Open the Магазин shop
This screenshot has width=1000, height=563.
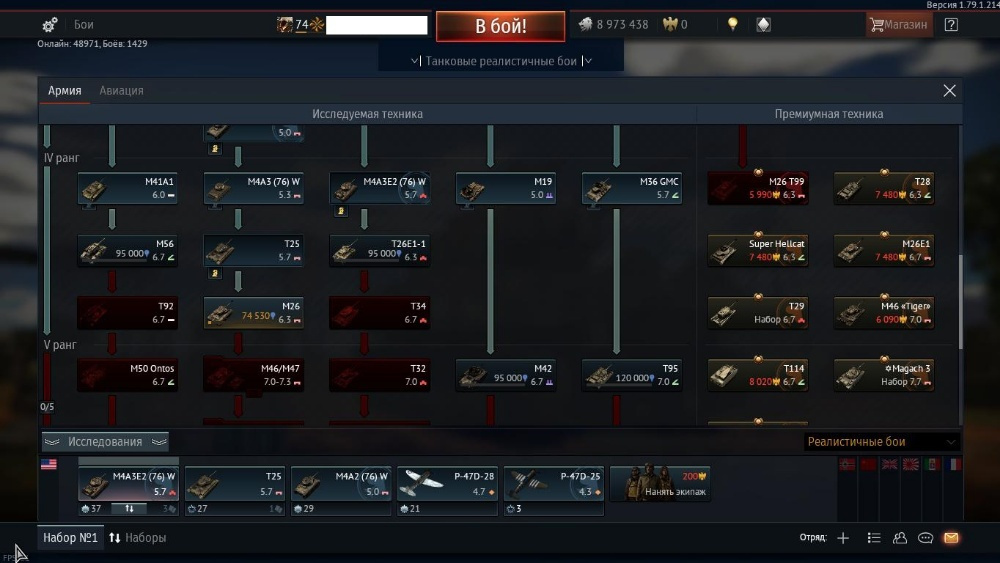coord(899,25)
